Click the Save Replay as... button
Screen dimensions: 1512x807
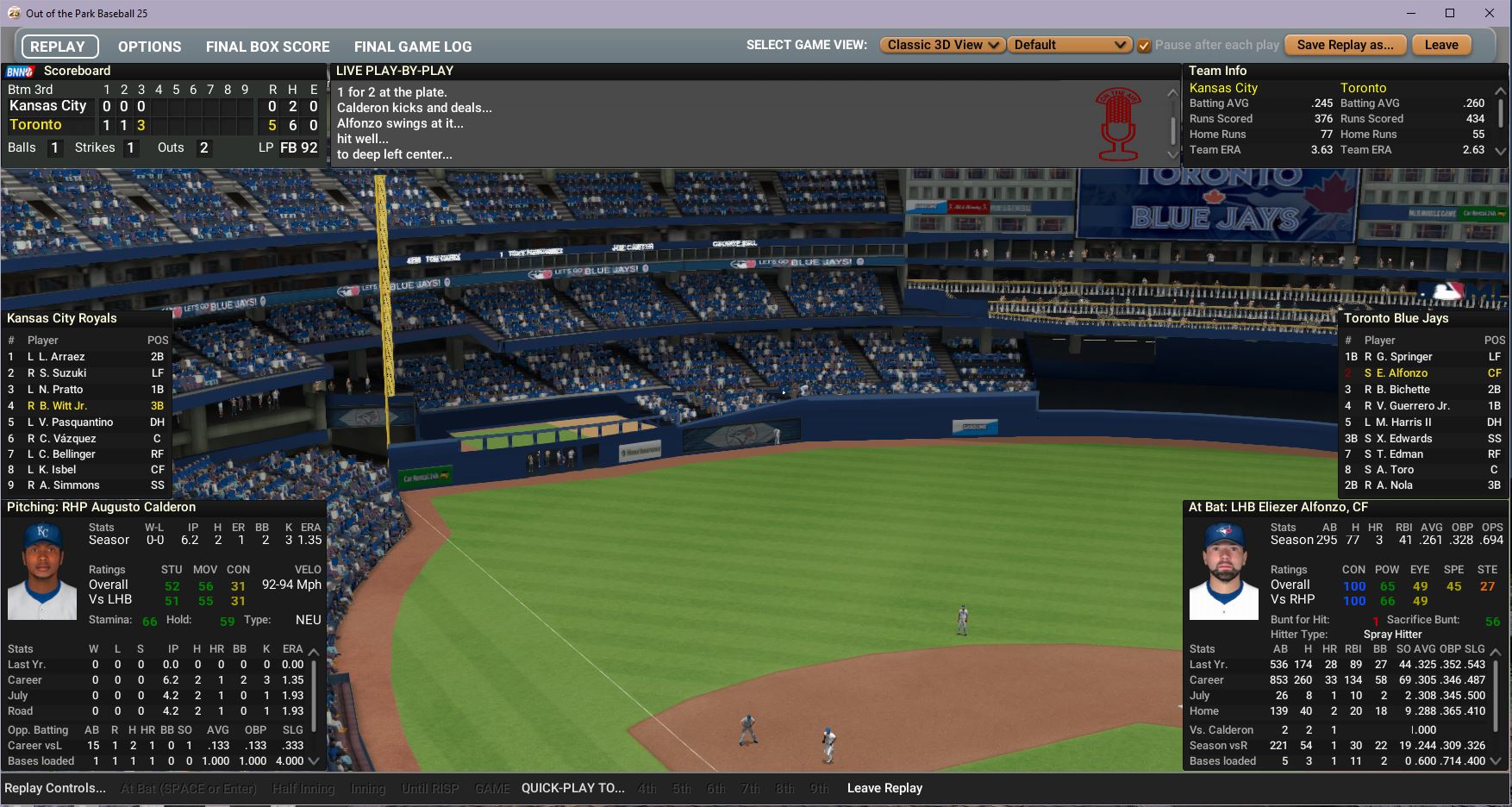pos(1345,45)
